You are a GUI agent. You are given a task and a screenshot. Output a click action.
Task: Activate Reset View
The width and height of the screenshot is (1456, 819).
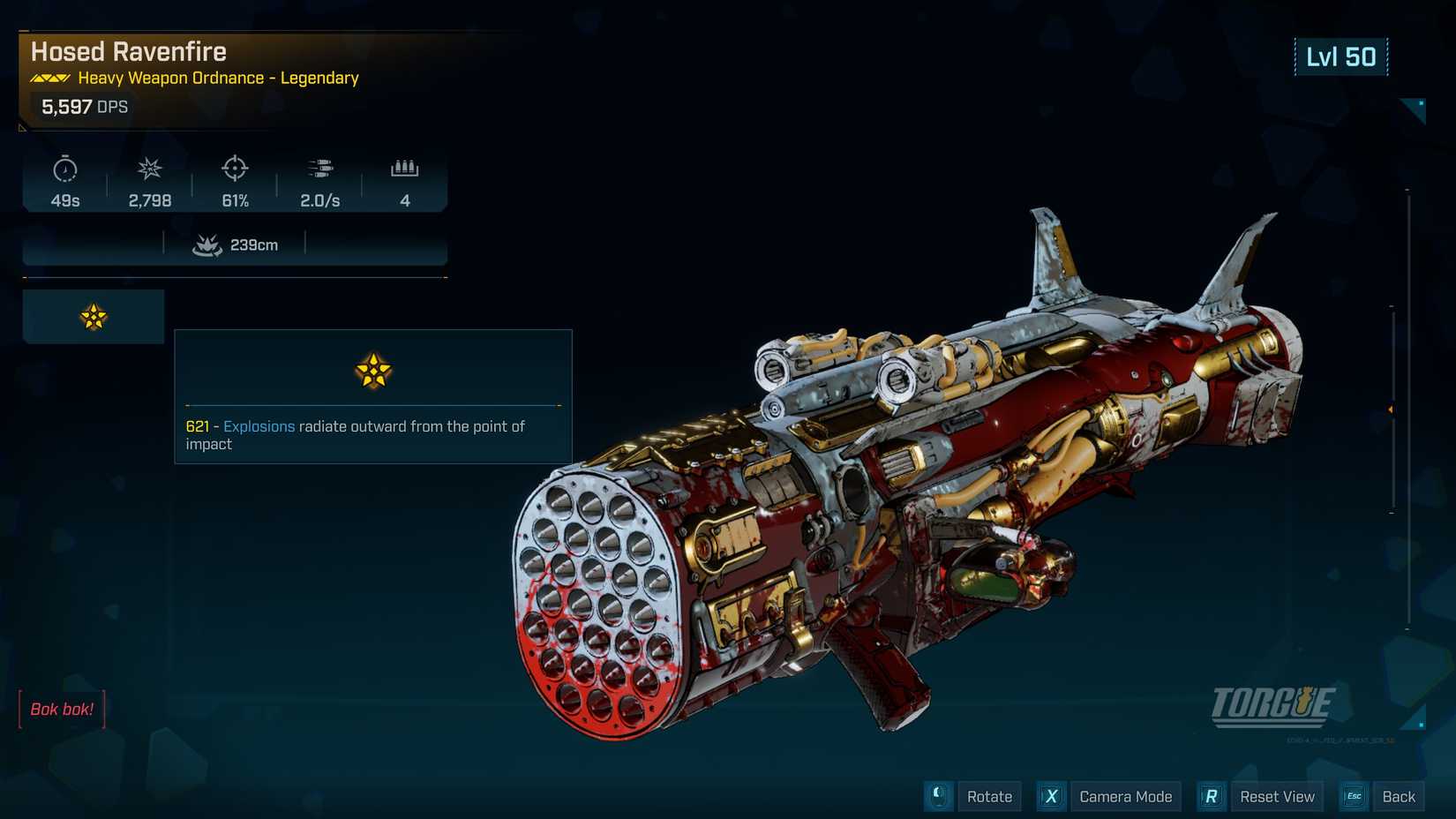(x=1276, y=796)
